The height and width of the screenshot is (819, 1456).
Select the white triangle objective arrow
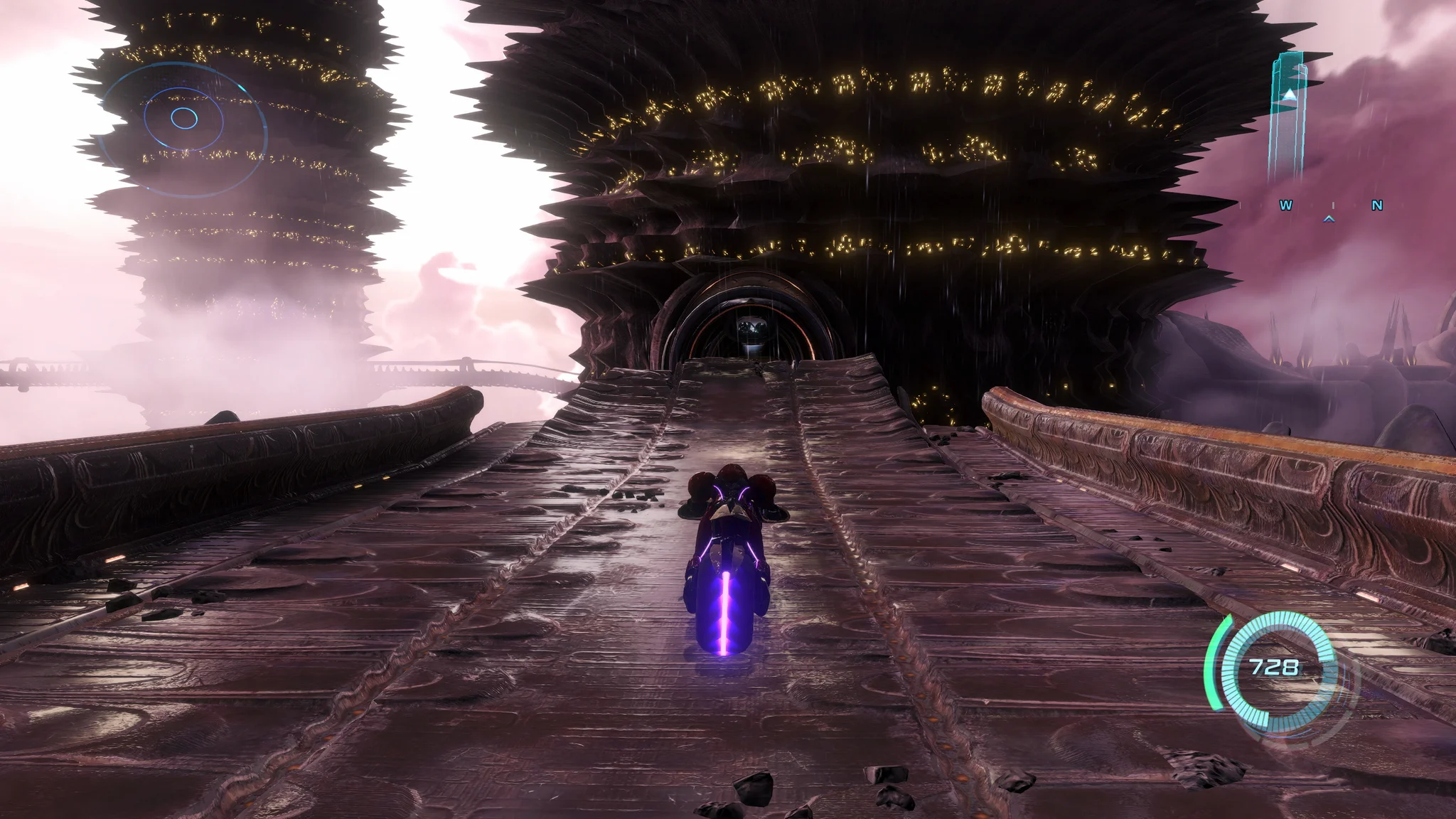pos(1290,95)
